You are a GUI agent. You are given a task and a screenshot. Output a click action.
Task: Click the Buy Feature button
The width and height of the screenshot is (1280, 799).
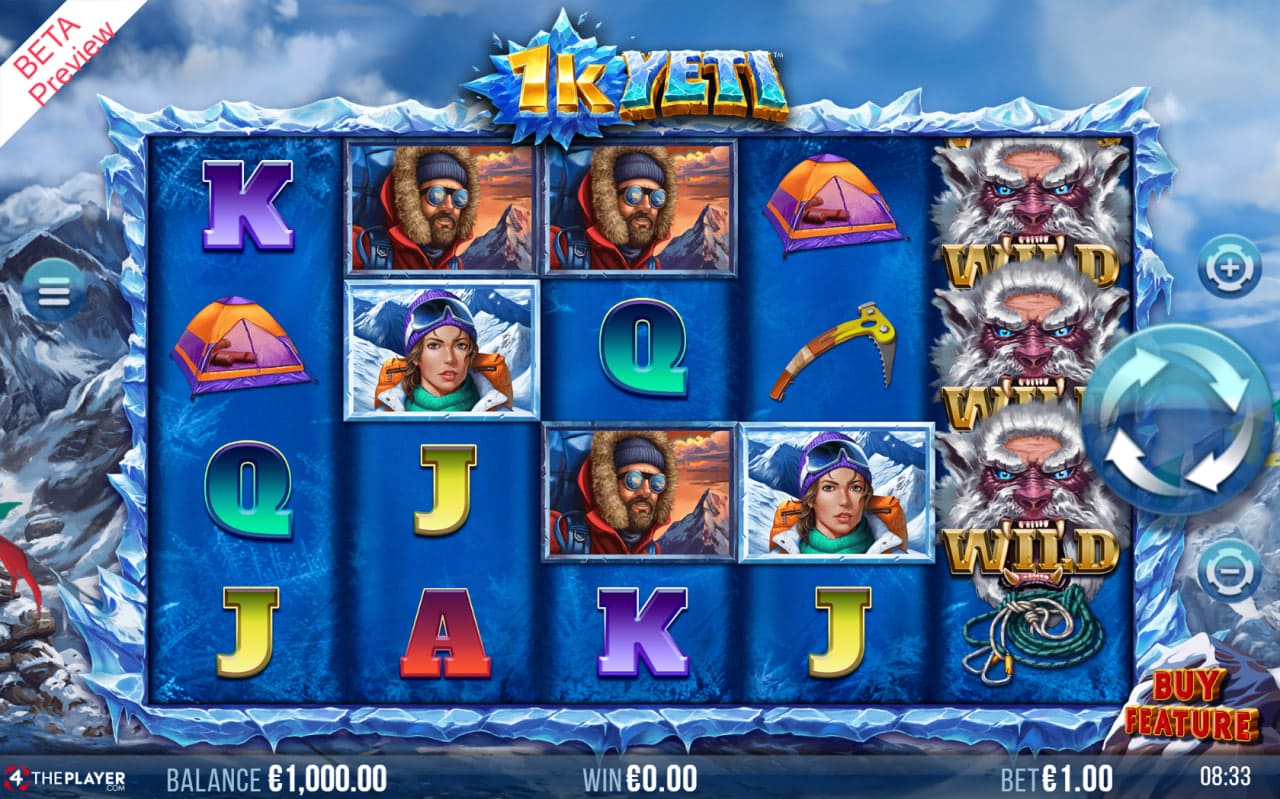(x=1190, y=705)
